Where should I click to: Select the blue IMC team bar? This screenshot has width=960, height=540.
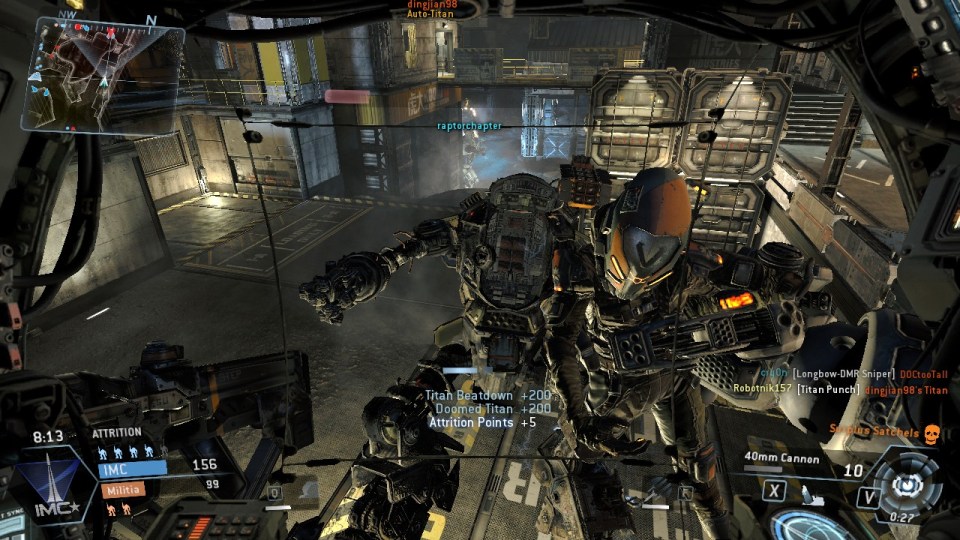click(132, 467)
